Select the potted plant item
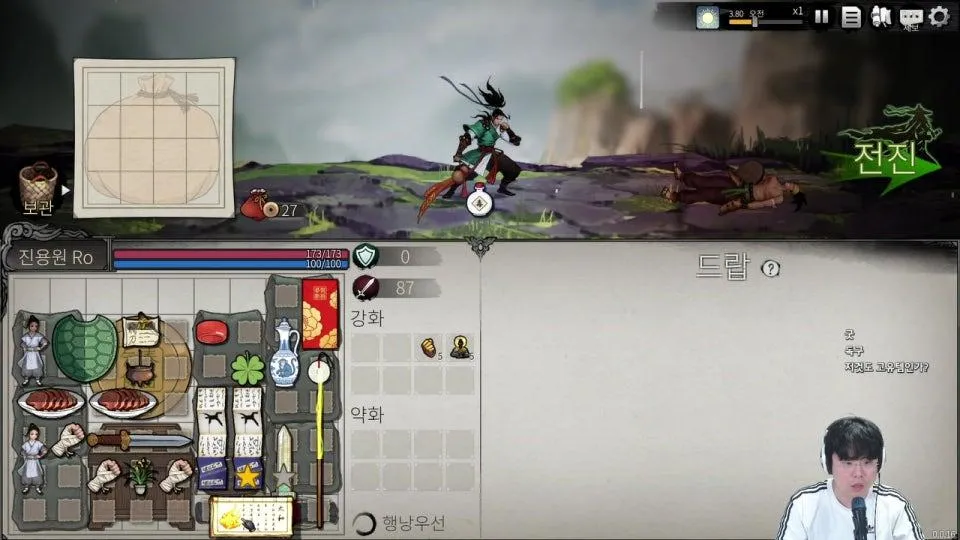The height and width of the screenshot is (540, 960). tap(140, 473)
